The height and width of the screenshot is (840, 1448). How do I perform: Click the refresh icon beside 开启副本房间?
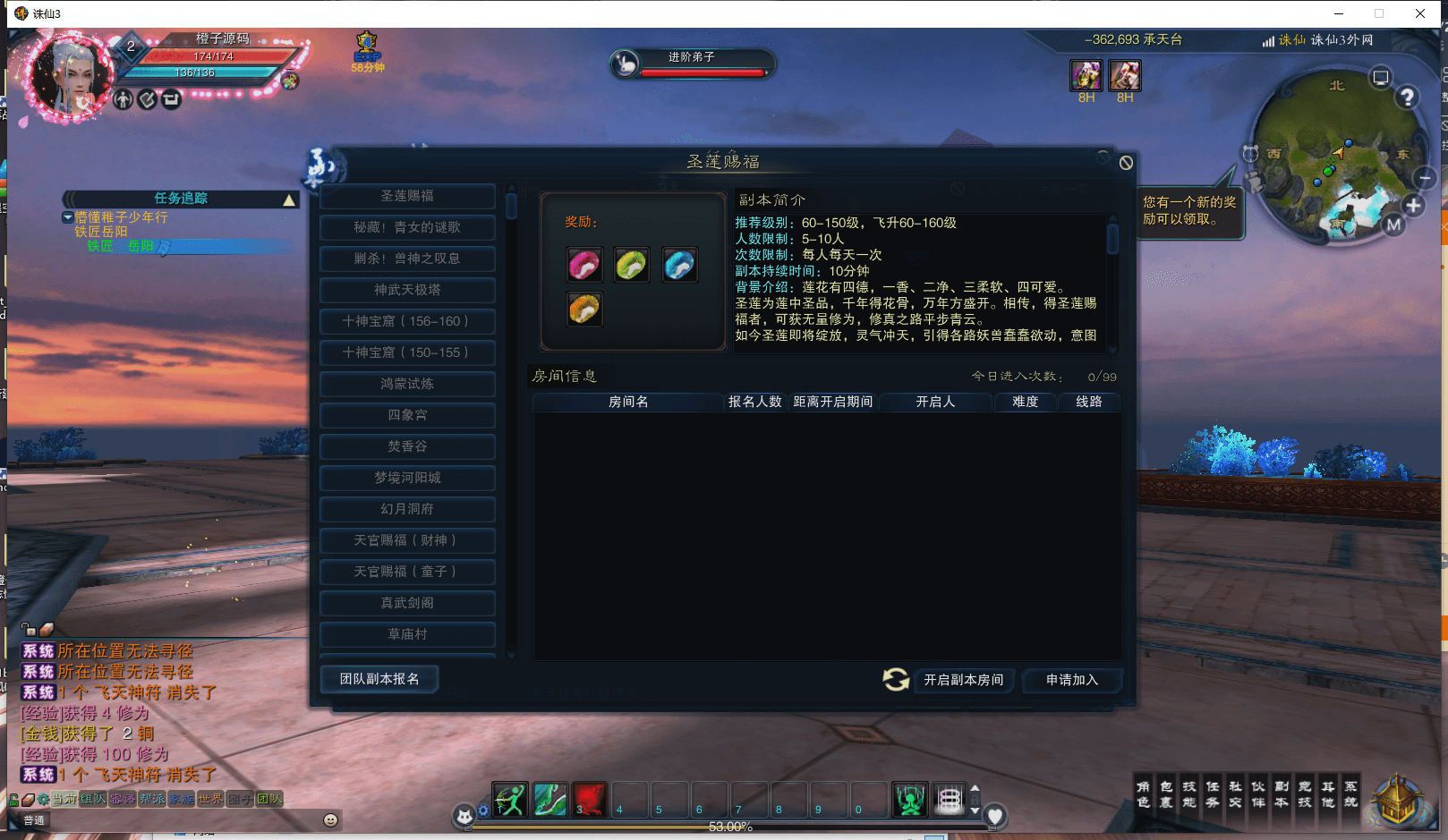tap(894, 680)
